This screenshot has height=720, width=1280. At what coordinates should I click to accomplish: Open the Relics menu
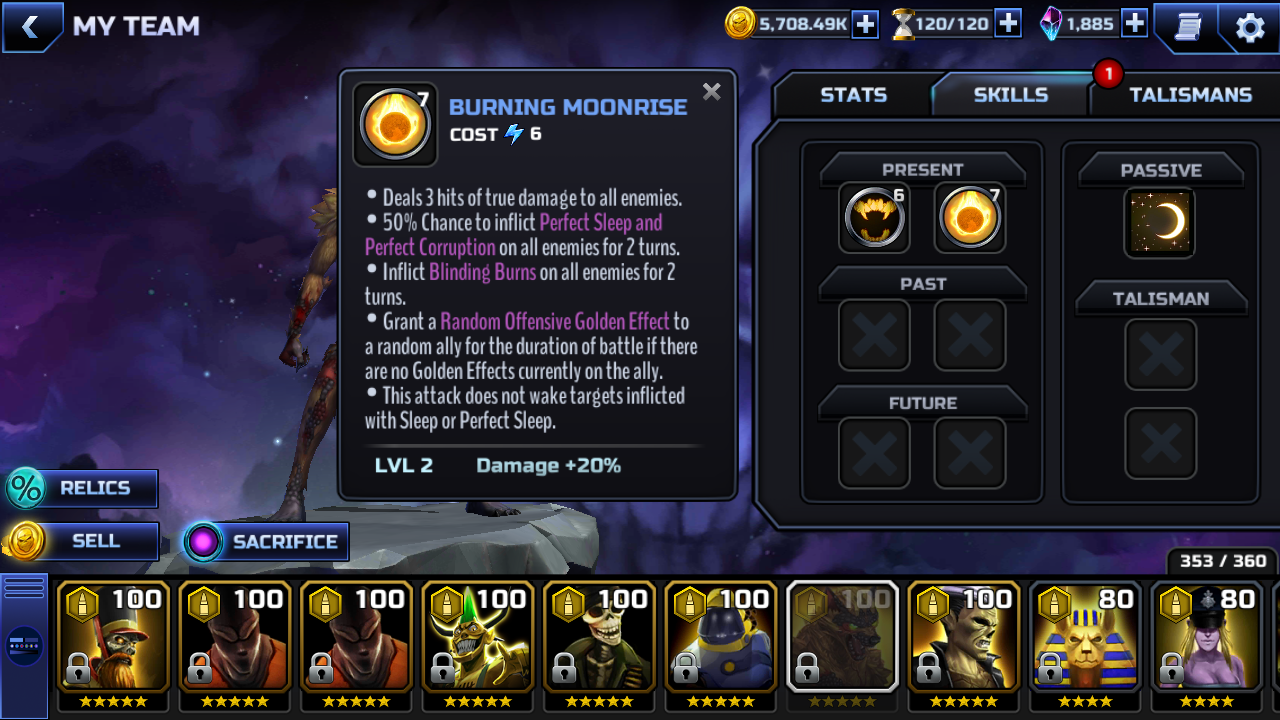point(84,489)
